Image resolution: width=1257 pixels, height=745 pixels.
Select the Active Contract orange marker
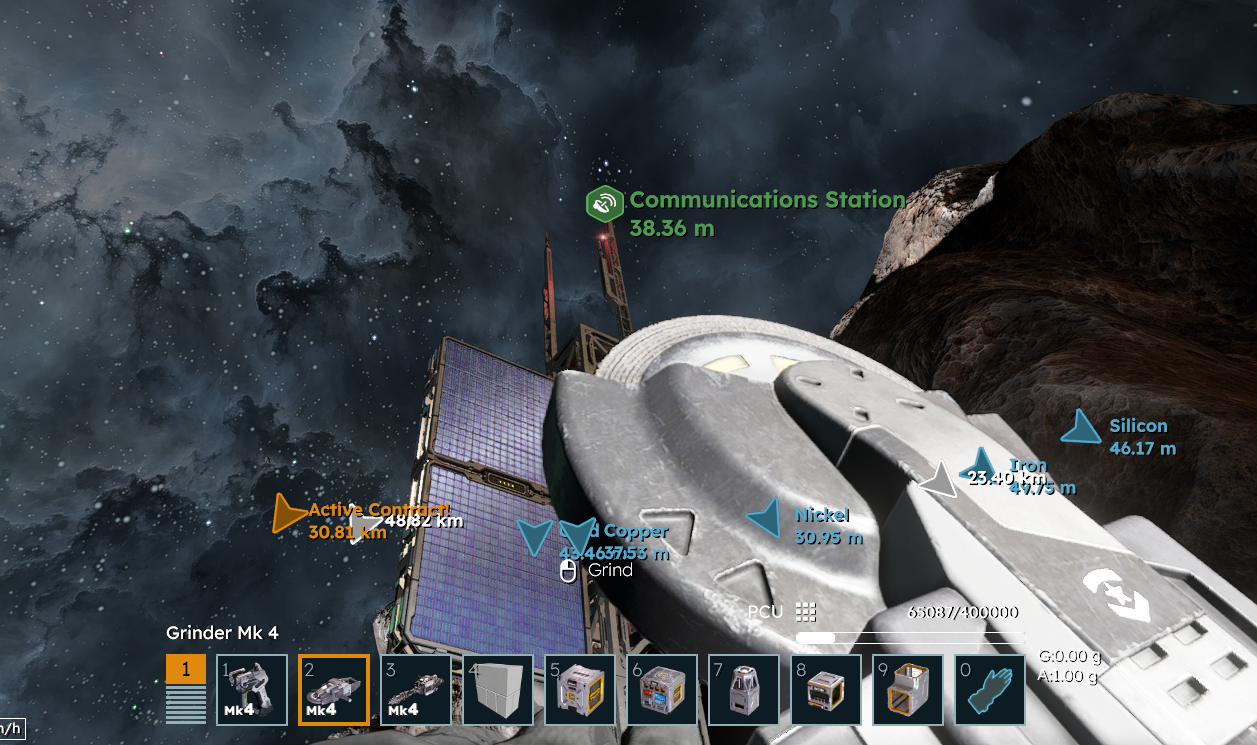[289, 513]
